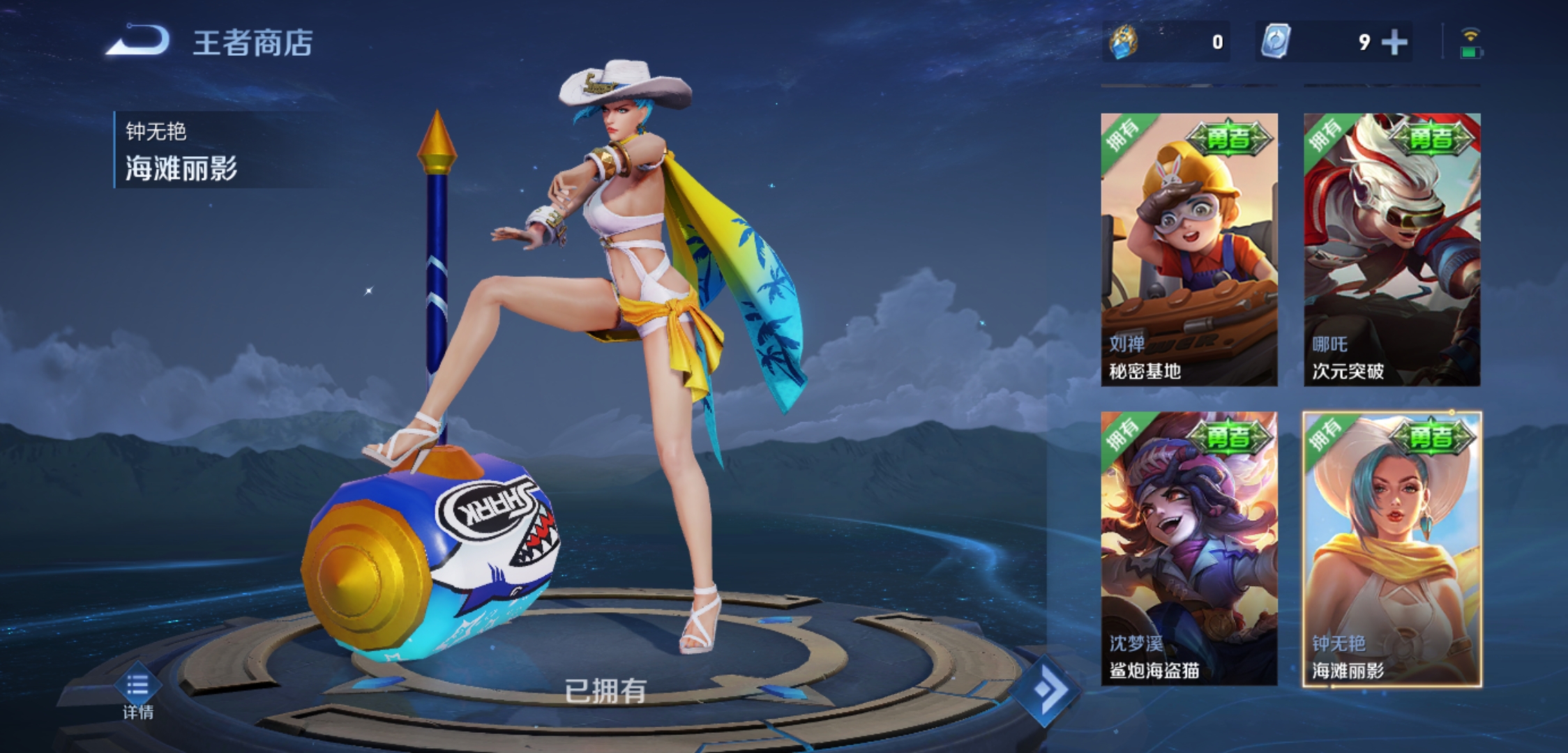Choose the 钟无艳 海滩丽影 skin card
1568x753 pixels.
click(x=1392, y=548)
